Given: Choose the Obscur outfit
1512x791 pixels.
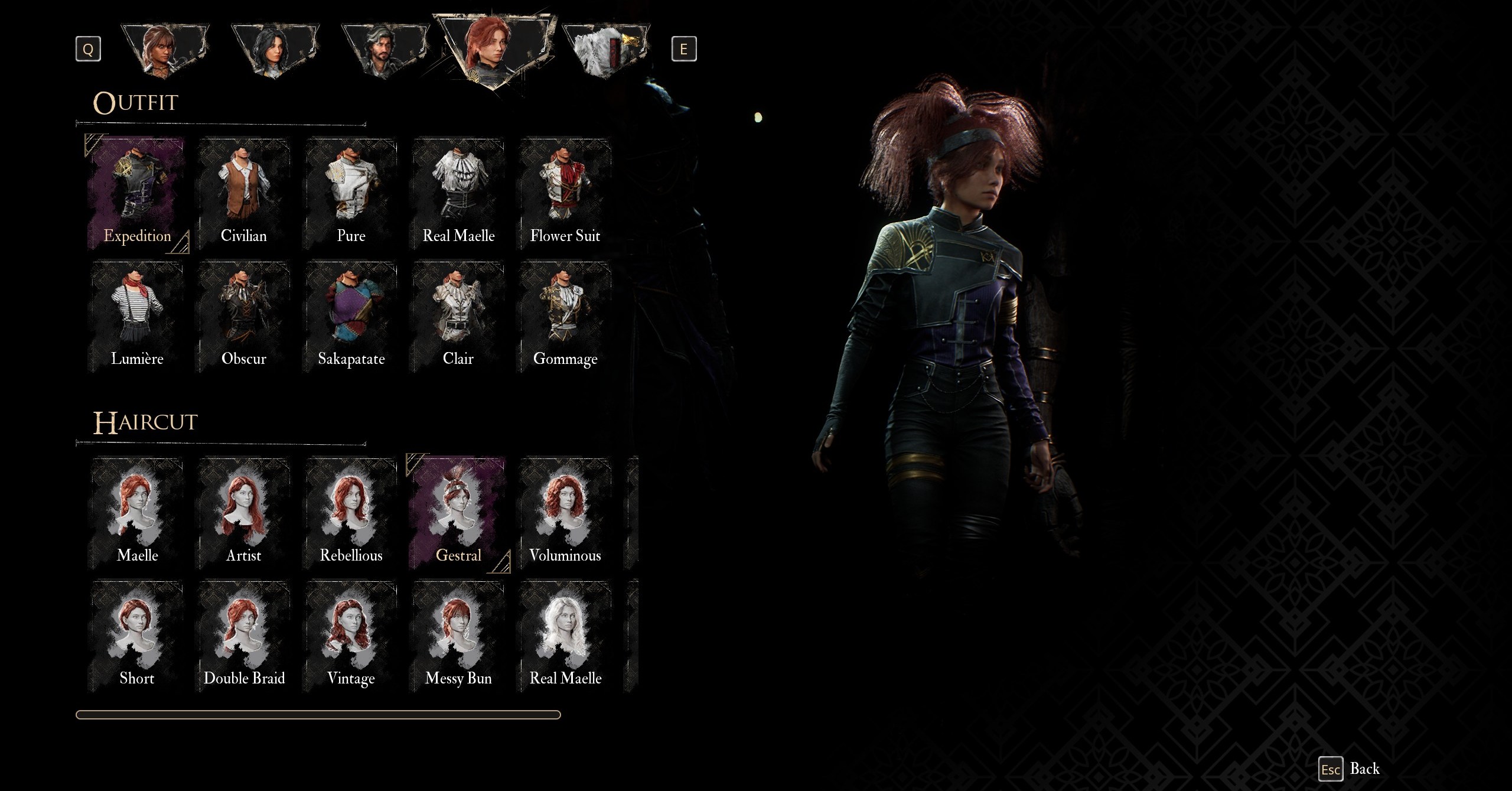Looking at the screenshot, I should pos(244,317).
